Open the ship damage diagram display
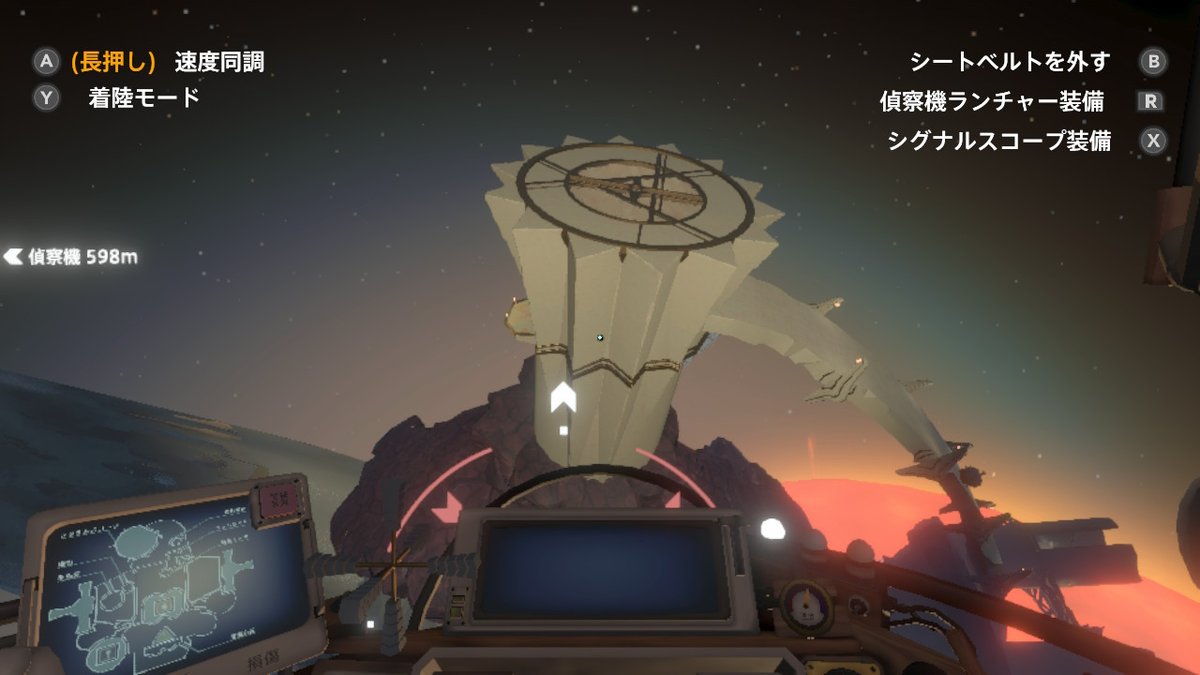The height and width of the screenshot is (675, 1200). click(x=170, y=583)
